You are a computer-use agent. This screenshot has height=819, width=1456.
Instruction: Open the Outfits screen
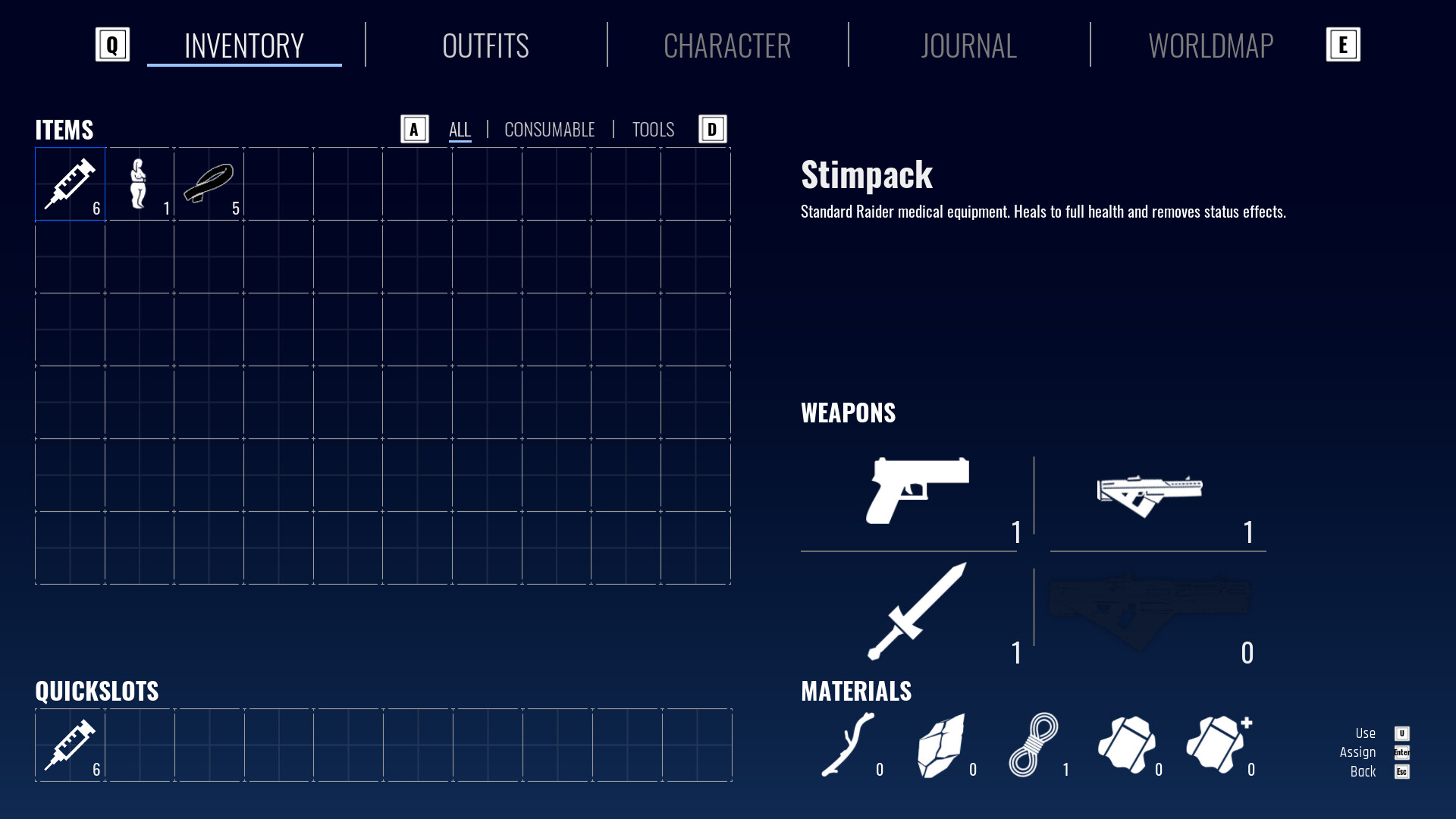click(x=485, y=45)
